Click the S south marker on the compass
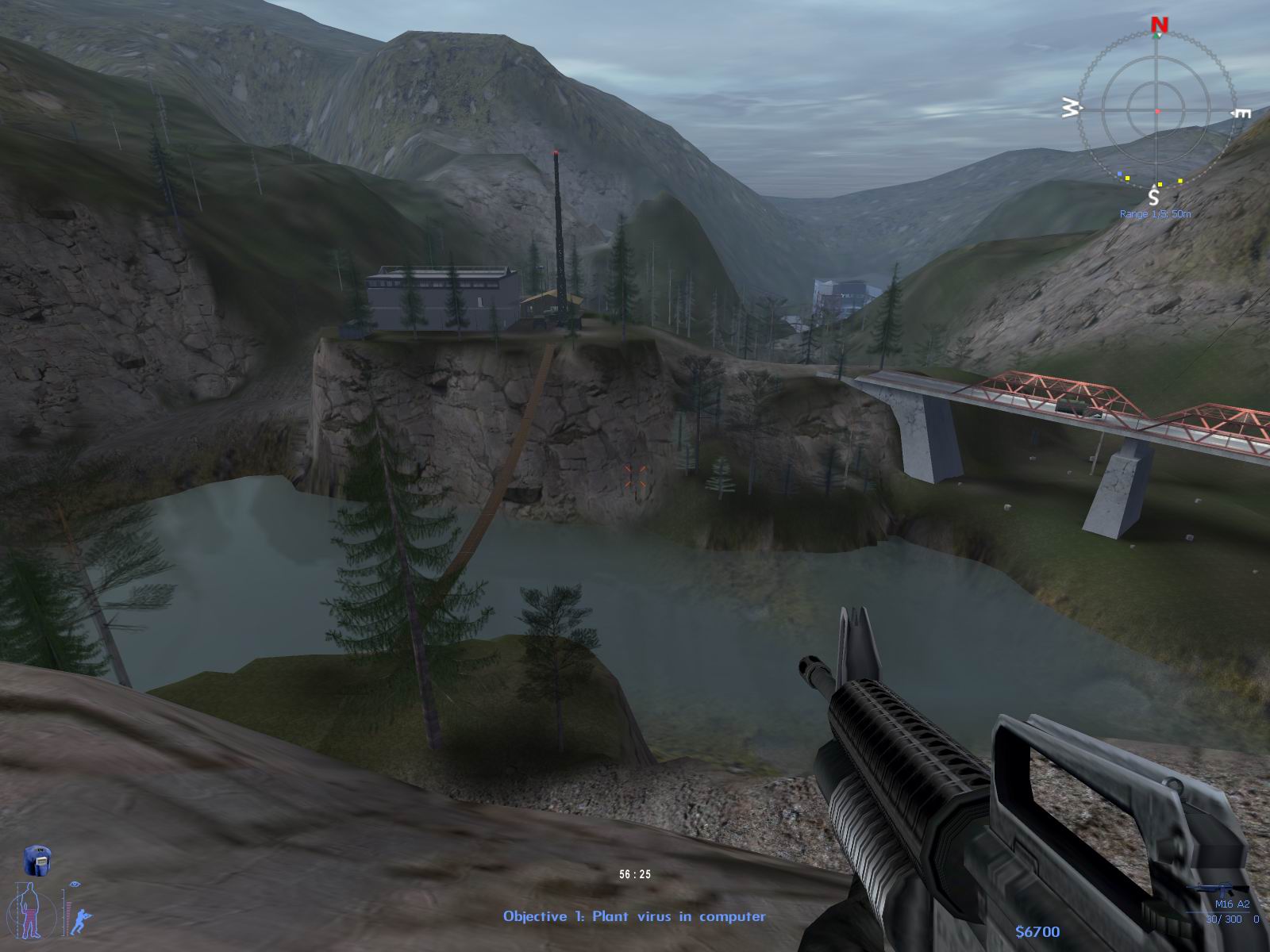The height and width of the screenshot is (952, 1270). [1155, 197]
